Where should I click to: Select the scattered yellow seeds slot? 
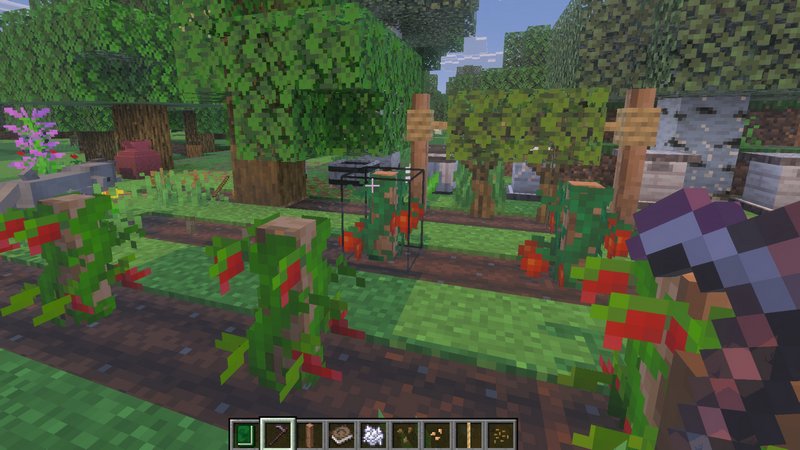[x=501, y=434]
